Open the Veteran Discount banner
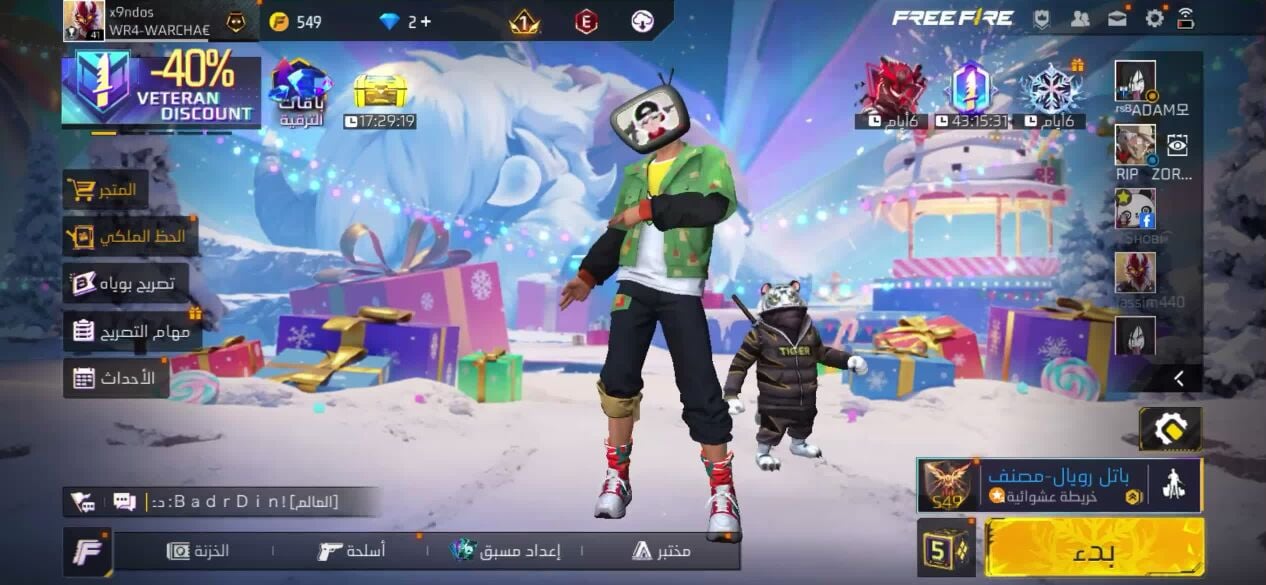The width and height of the screenshot is (1266, 585). [x=160, y=90]
